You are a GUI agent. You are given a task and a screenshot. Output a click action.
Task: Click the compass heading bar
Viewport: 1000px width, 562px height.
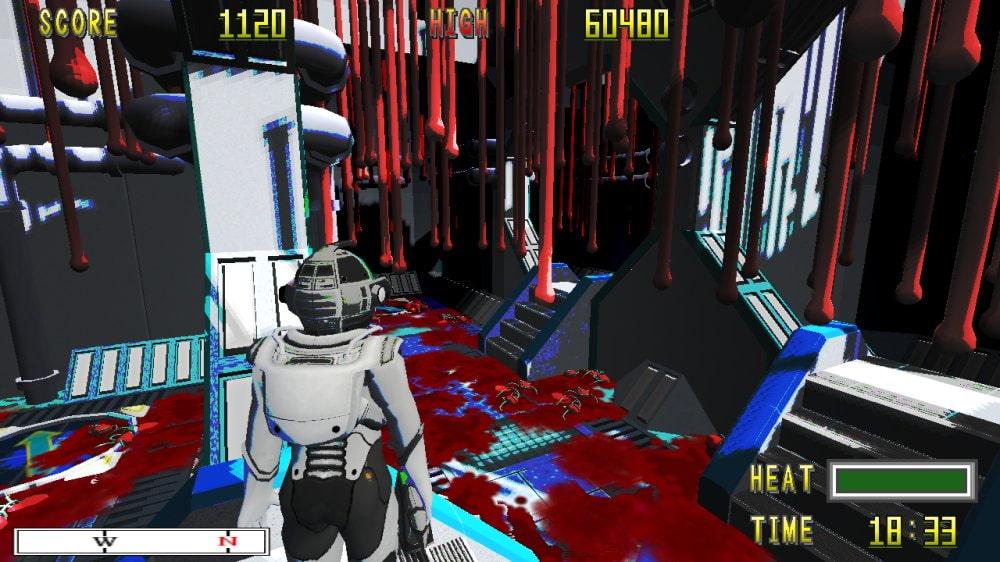click(x=142, y=542)
